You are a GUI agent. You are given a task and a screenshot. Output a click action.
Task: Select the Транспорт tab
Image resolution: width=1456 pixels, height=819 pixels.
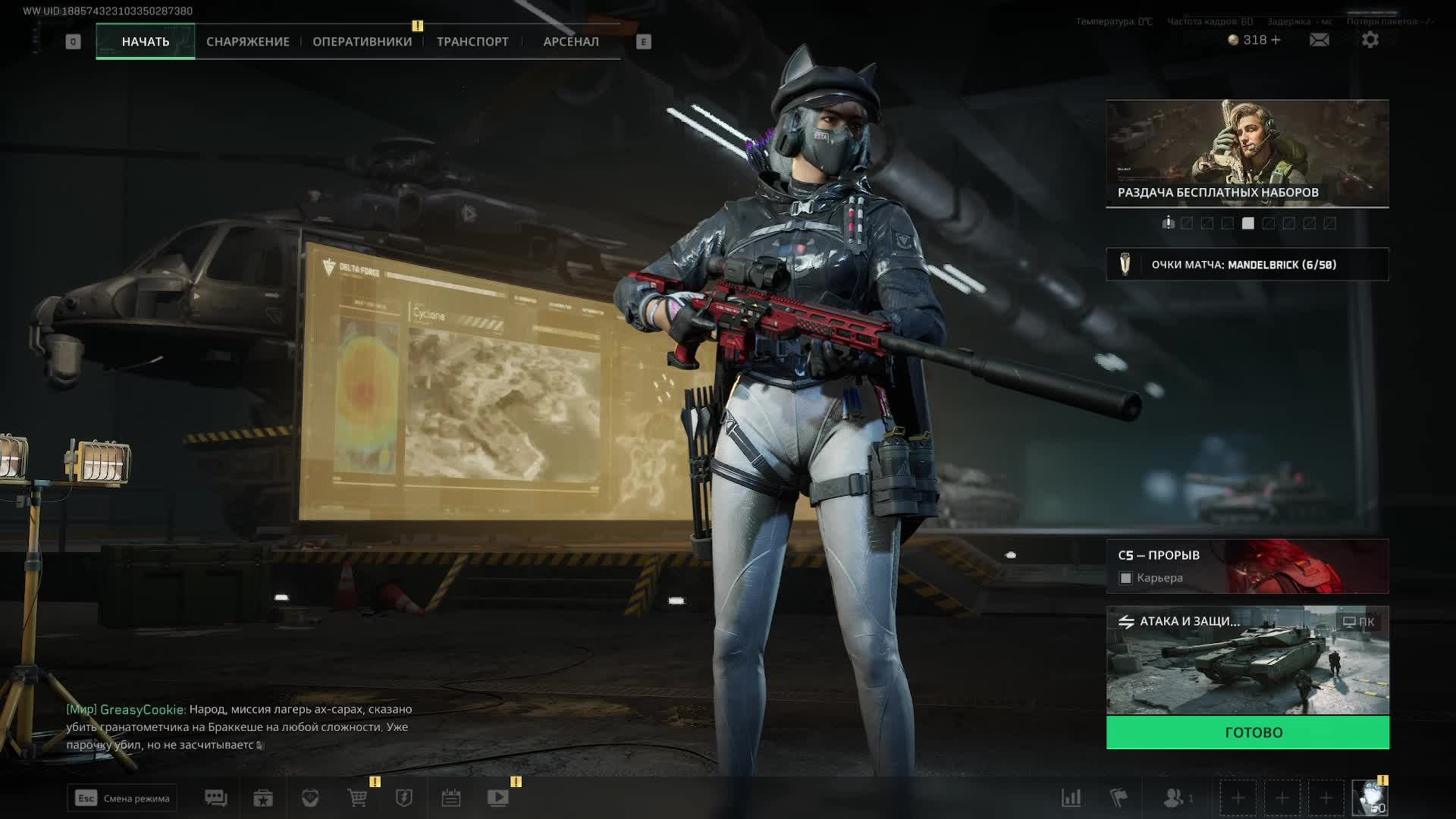pos(472,42)
